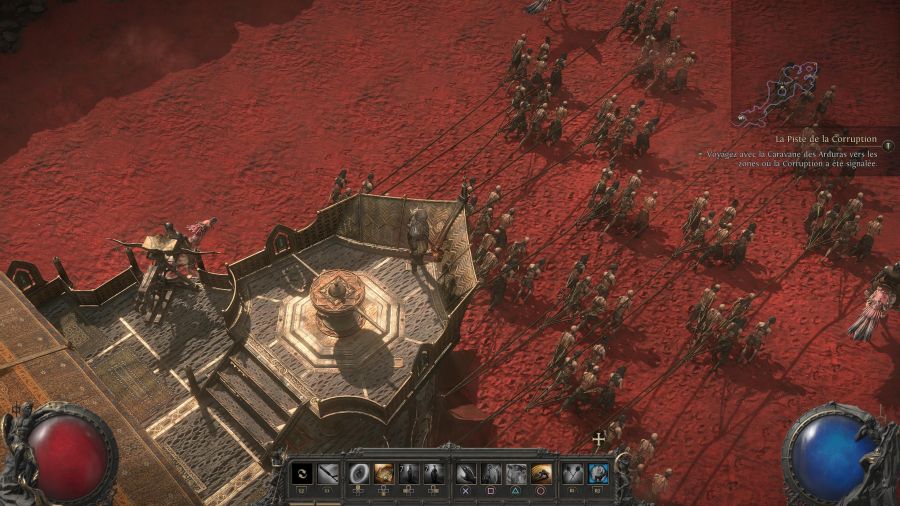Click the weapon swap arrows icon
Image resolution: width=900 pixels, height=506 pixels.
302,473
